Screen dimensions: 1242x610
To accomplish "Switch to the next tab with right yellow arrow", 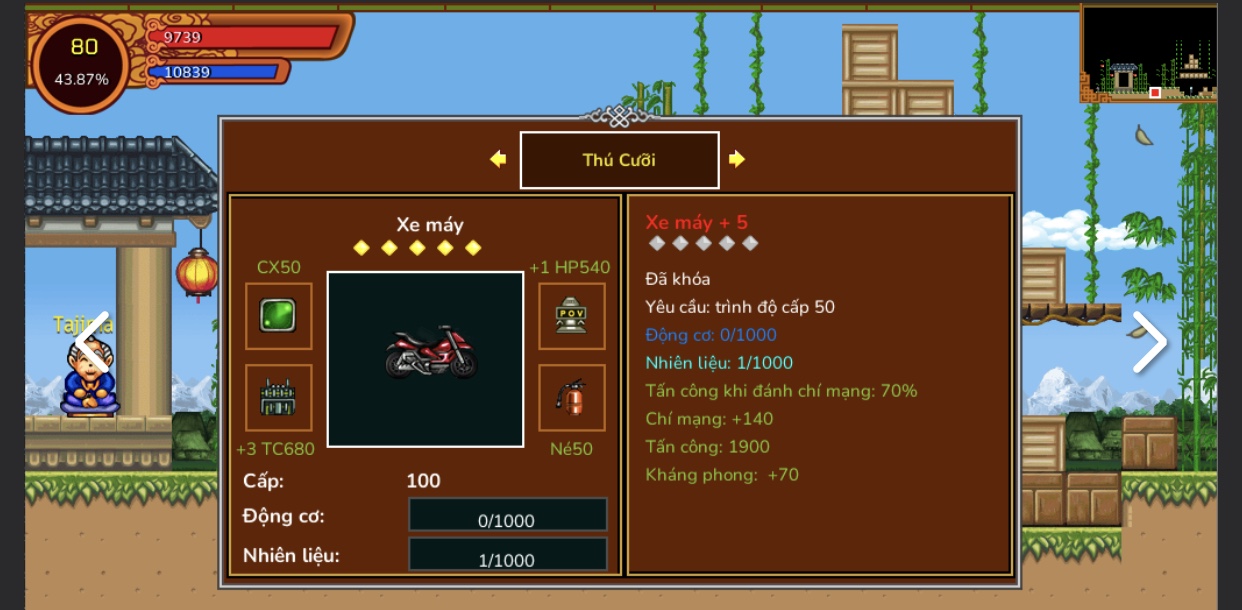I will (737, 159).
